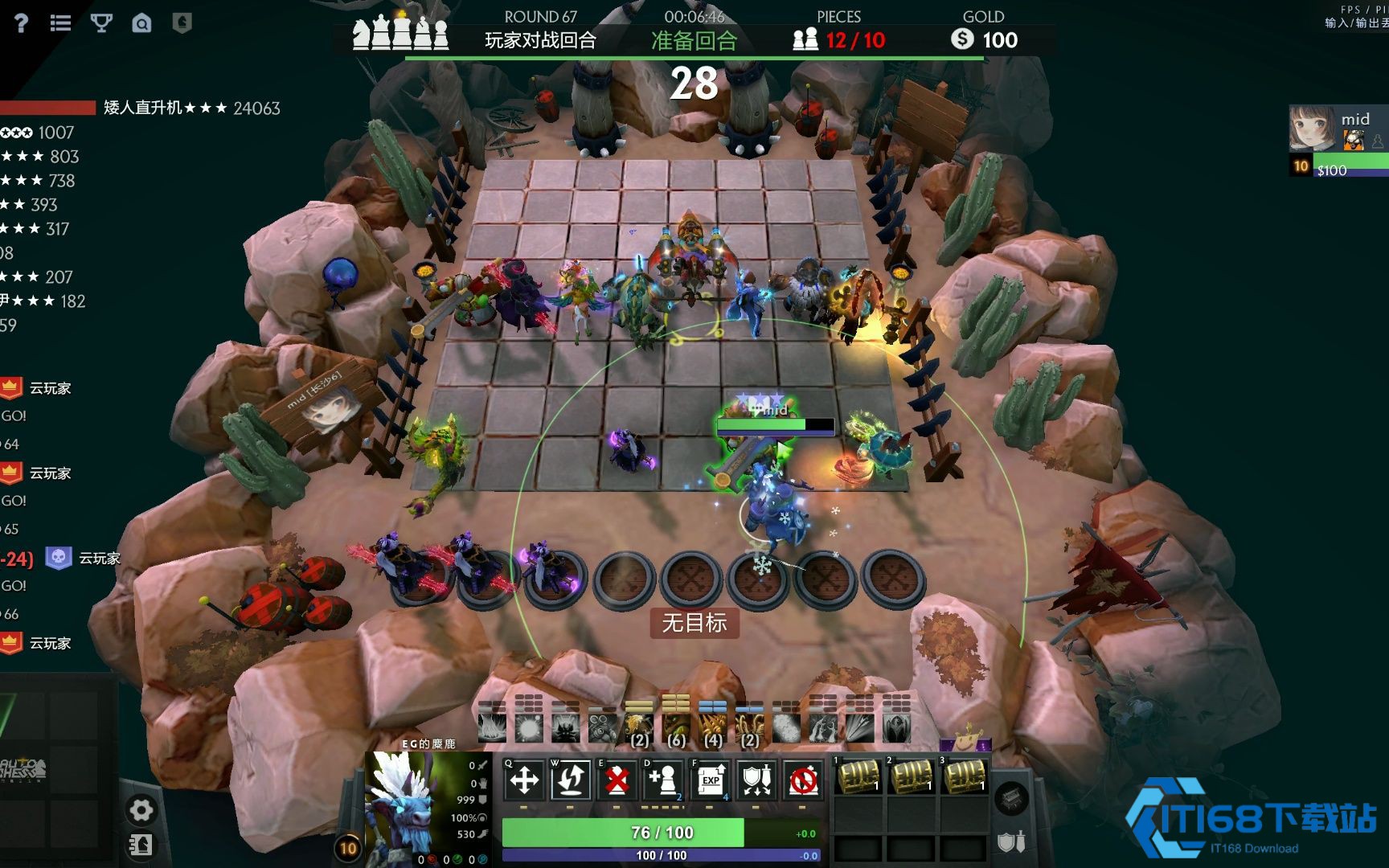Image resolution: width=1389 pixels, height=868 pixels.
Task: Open the settings gear button
Action: [141, 810]
